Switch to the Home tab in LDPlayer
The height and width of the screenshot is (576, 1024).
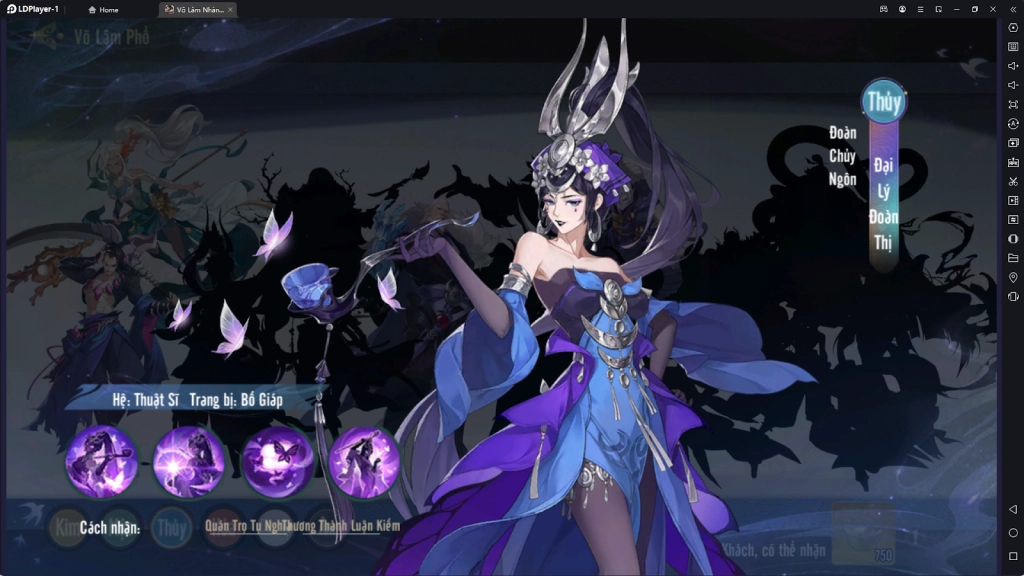[104, 9]
